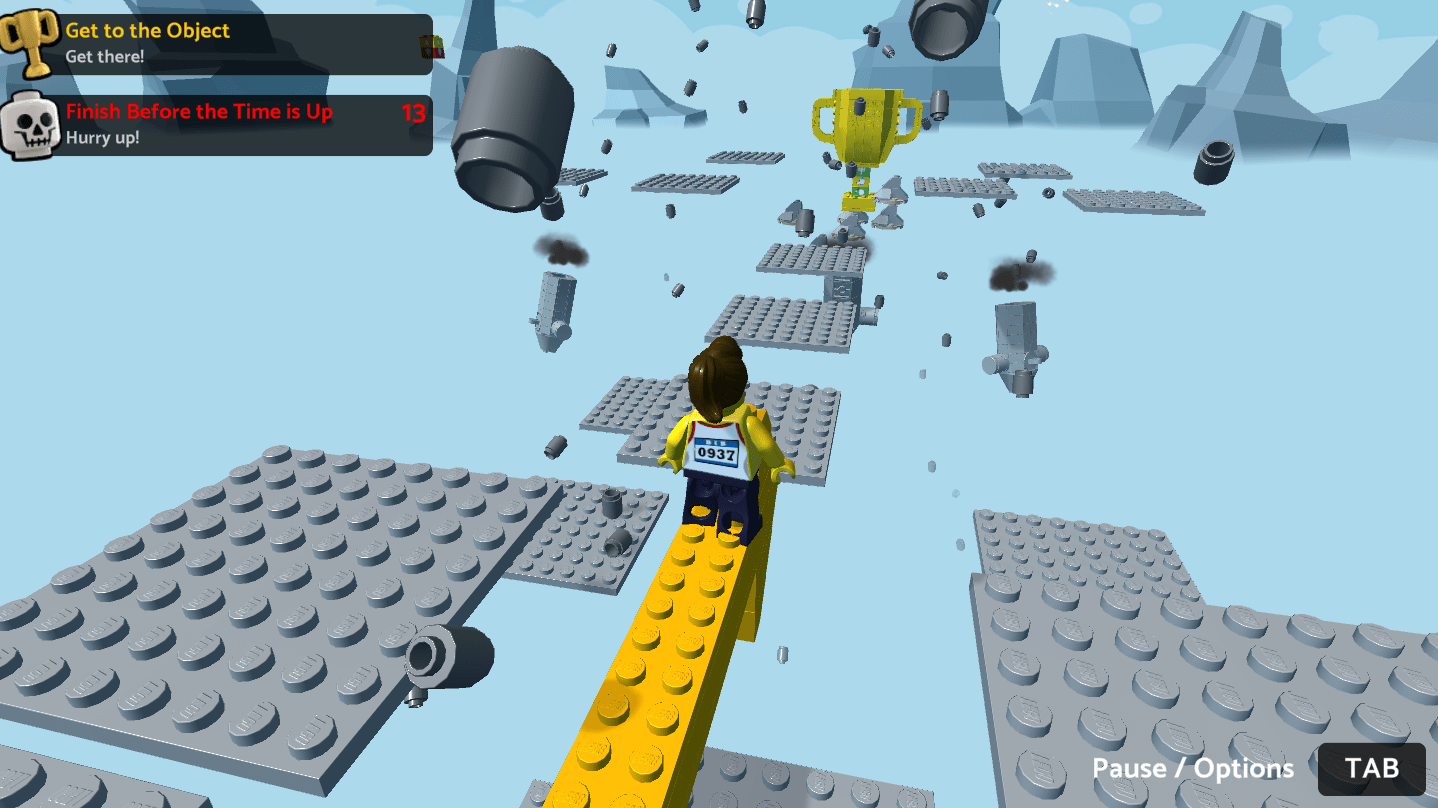1438x808 pixels.
Task: Click the red countdown number 13
Action: coord(412,113)
